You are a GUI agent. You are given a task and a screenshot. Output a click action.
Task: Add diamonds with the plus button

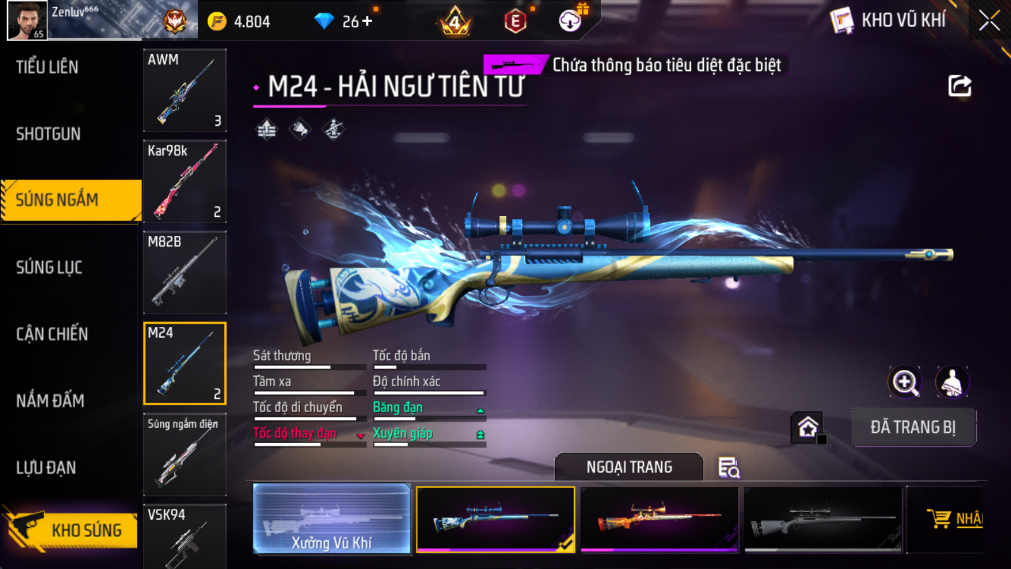click(366, 21)
